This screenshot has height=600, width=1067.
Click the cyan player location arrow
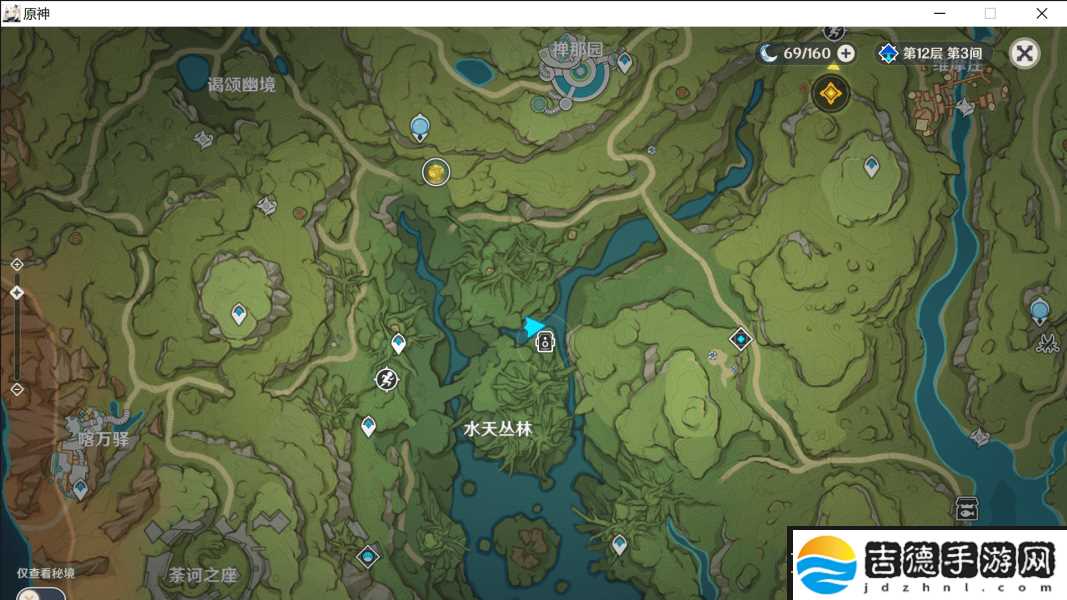tap(535, 326)
